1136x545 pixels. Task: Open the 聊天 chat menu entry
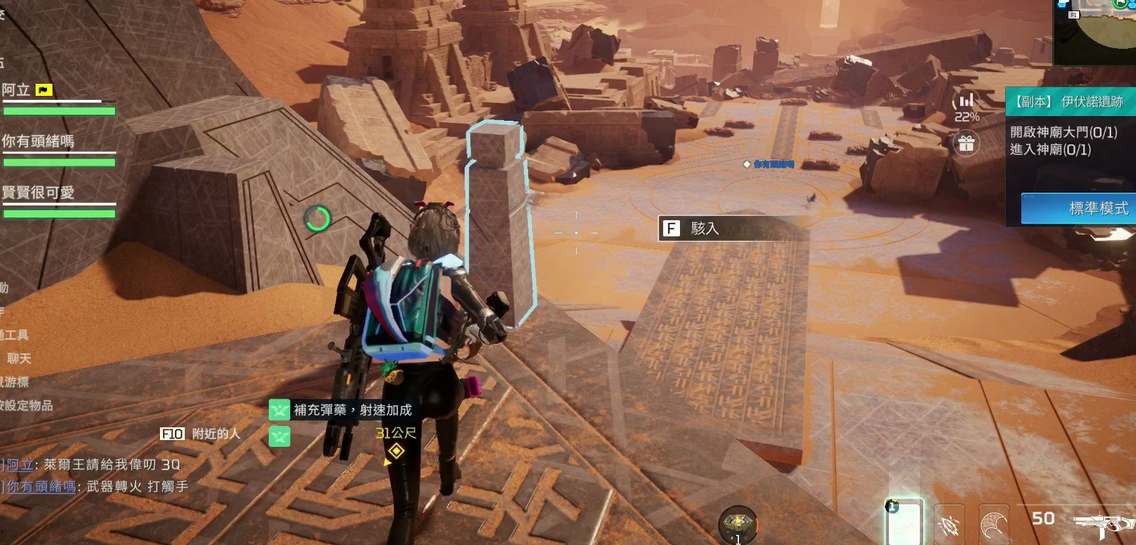(19, 358)
